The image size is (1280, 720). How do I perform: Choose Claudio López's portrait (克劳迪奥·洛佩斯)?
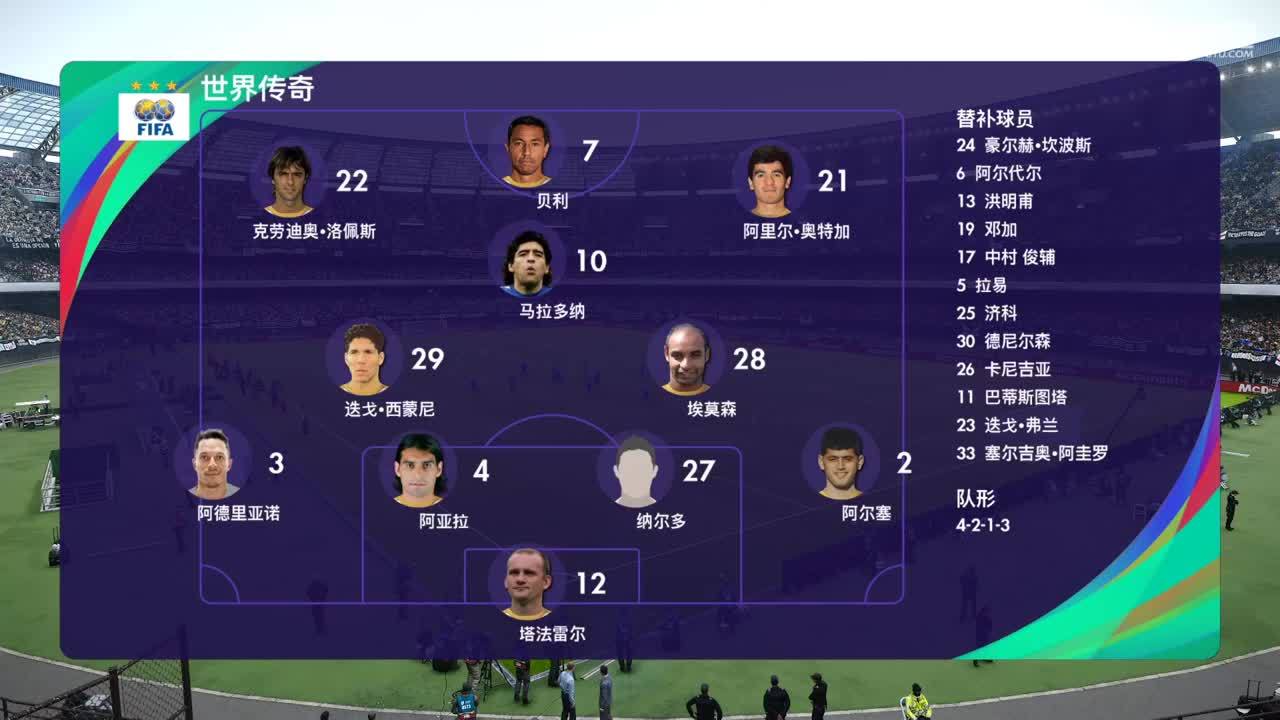289,181
